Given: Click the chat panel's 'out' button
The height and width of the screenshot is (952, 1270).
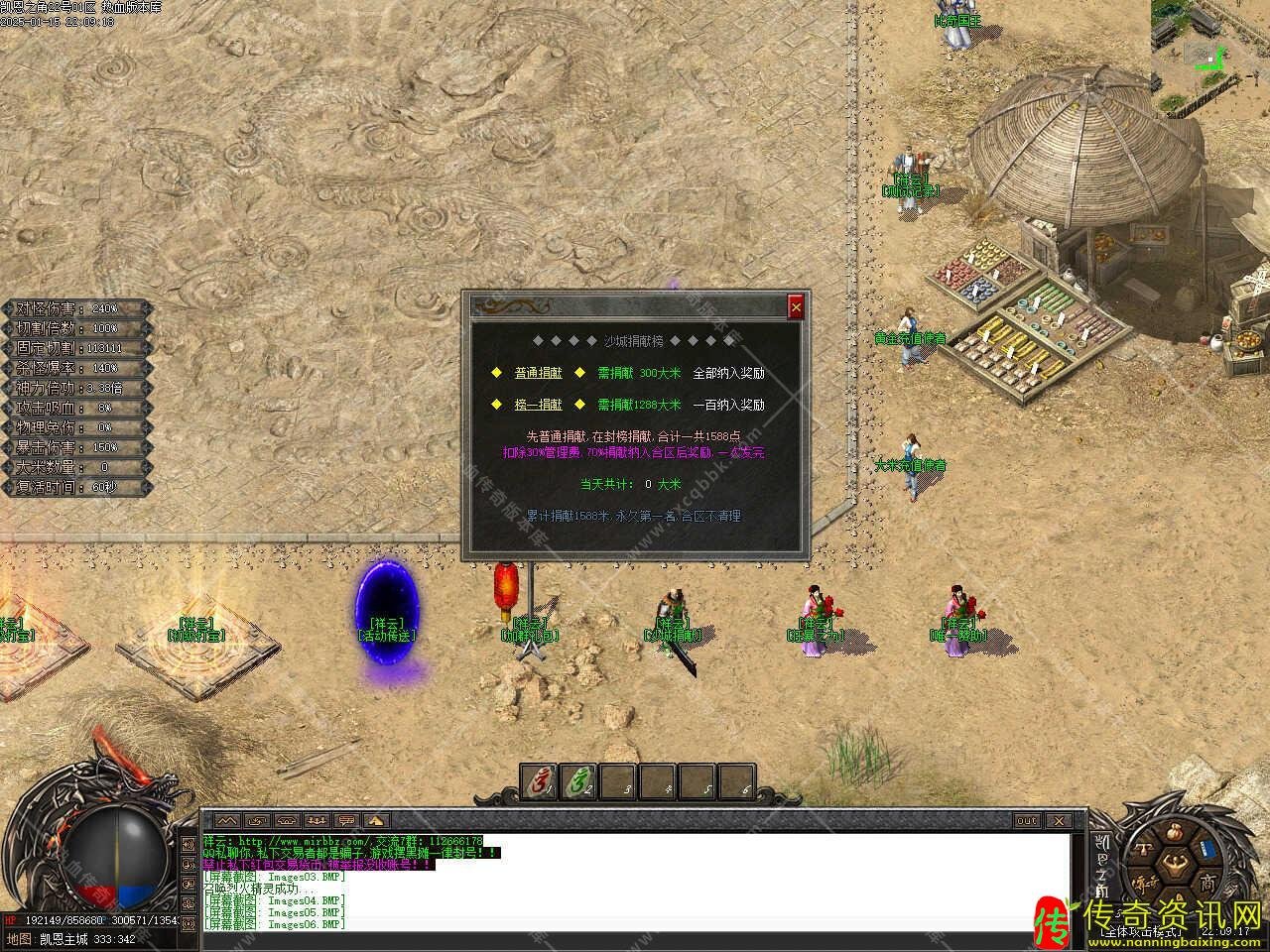Looking at the screenshot, I should [x=1027, y=821].
